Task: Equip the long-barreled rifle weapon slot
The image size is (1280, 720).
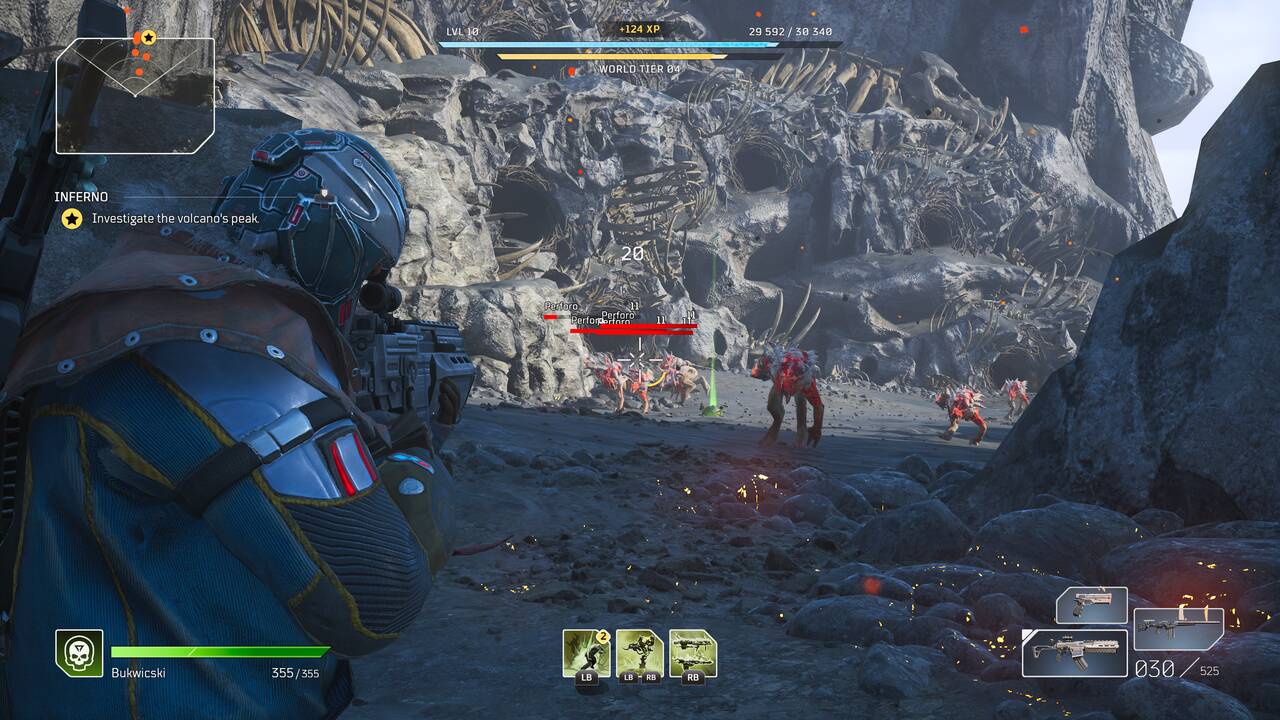Action: 1178,628
